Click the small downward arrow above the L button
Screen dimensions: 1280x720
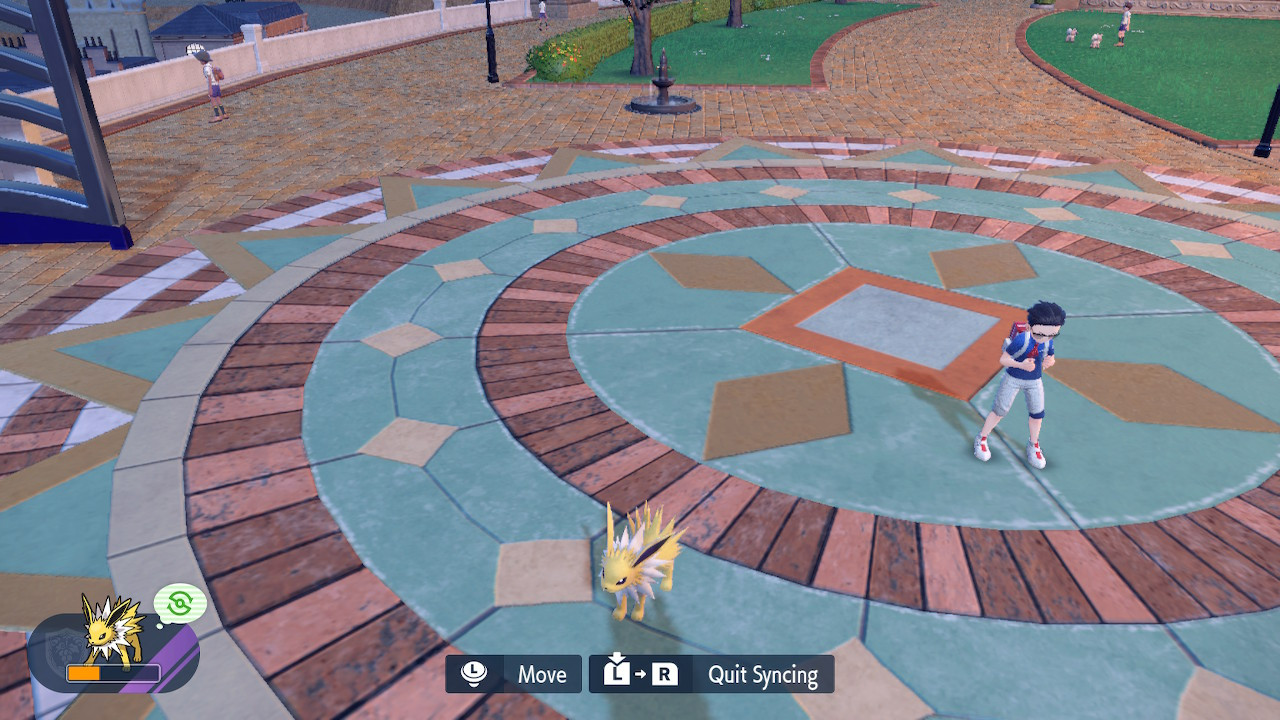[617, 657]
